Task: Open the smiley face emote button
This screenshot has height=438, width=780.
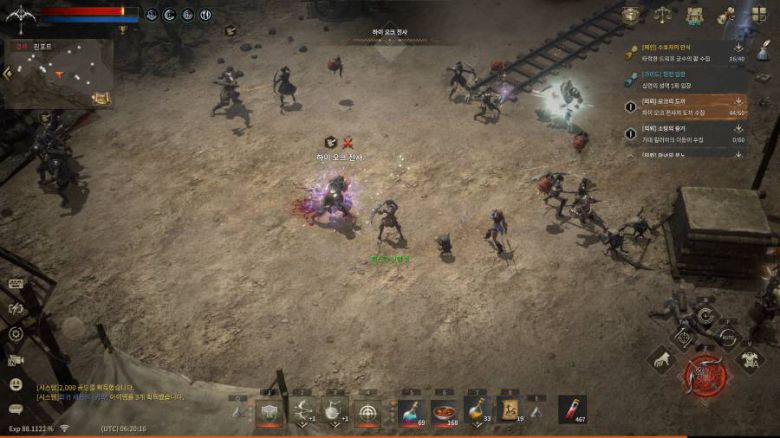Action: coord(16,384)
